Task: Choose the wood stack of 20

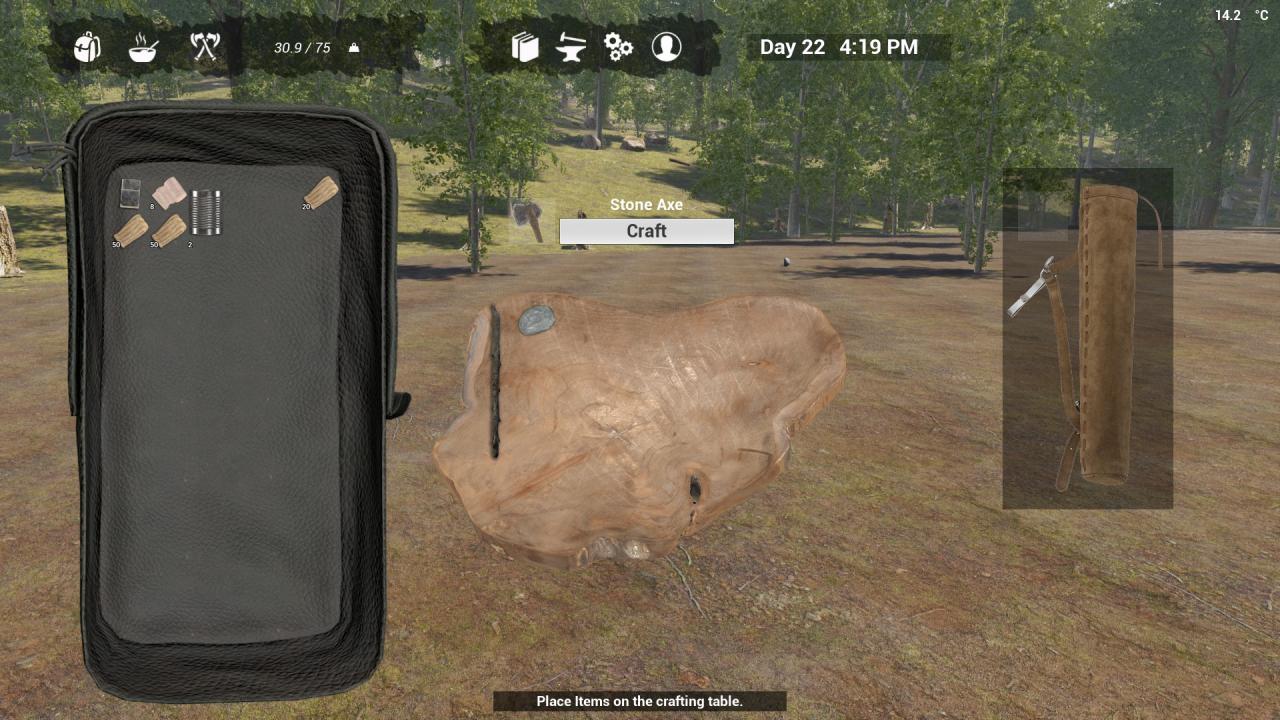Action: tap(322, 190)
